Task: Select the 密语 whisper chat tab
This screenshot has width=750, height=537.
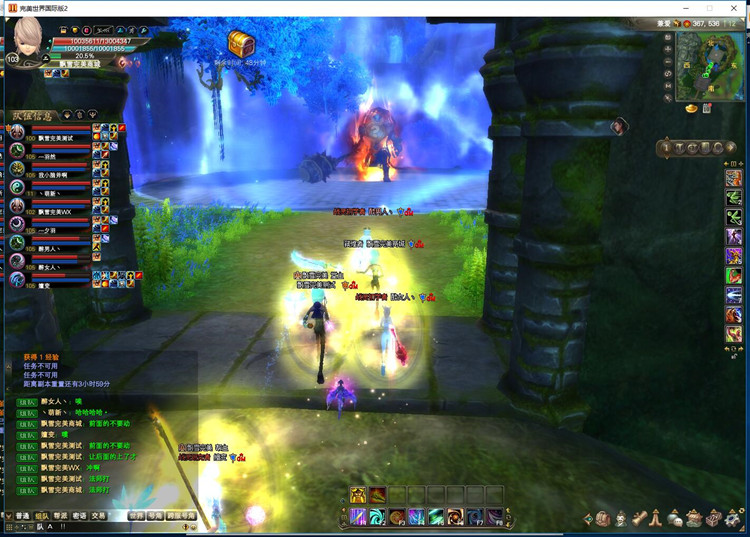Action: point(81,516)
